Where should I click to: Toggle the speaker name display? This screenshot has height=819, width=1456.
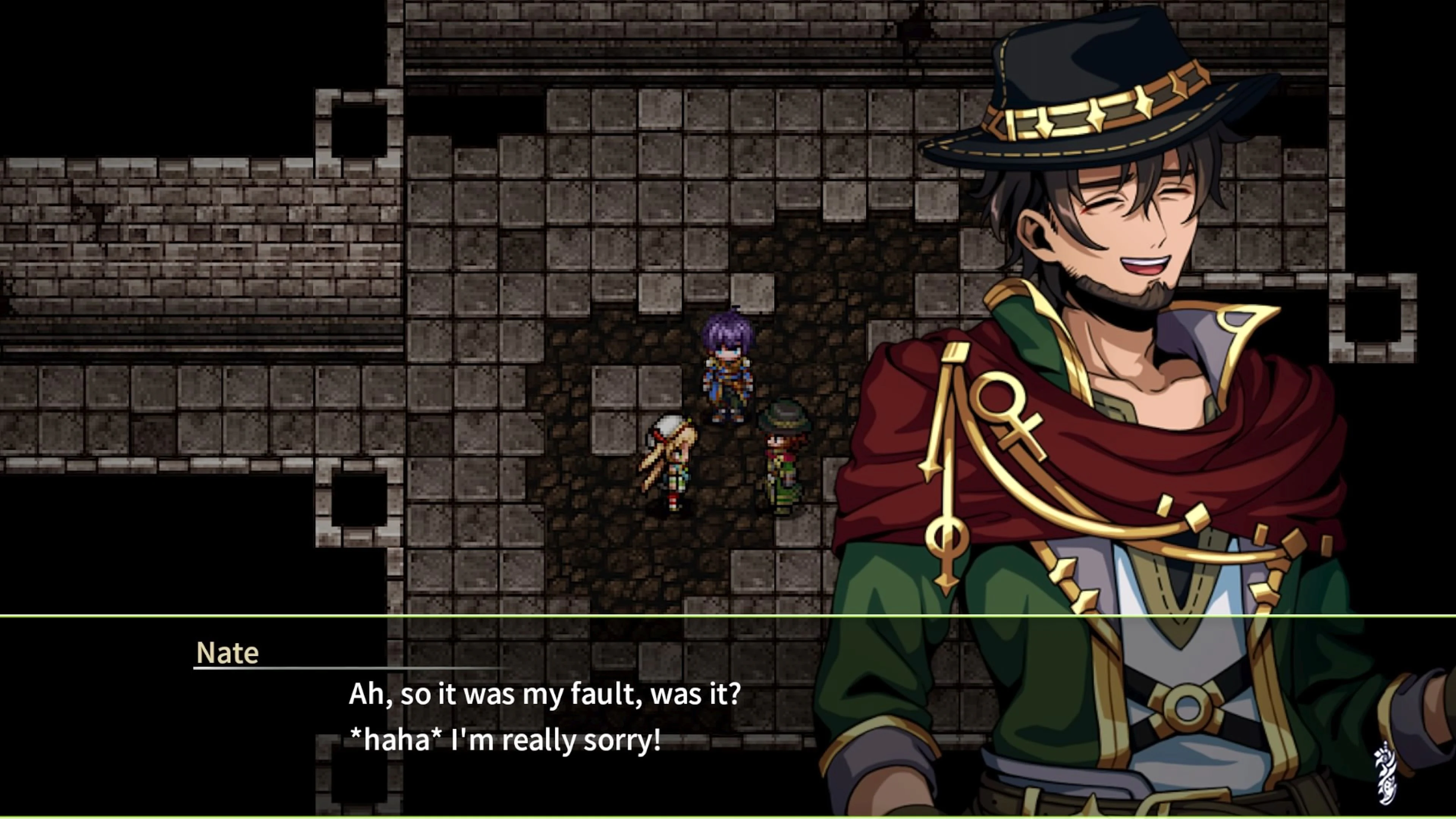227,652
